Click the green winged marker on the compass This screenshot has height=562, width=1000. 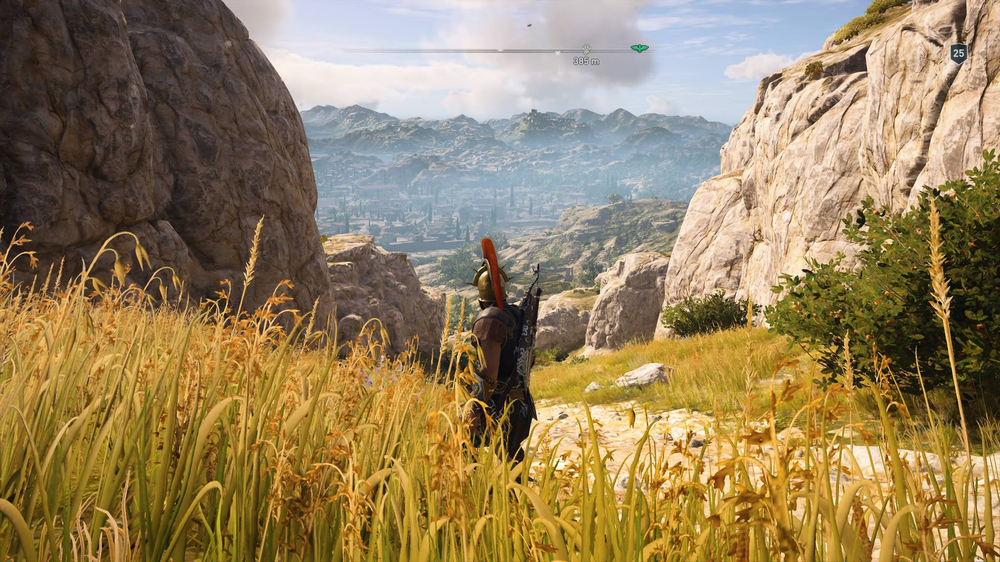tap(639, 48)
